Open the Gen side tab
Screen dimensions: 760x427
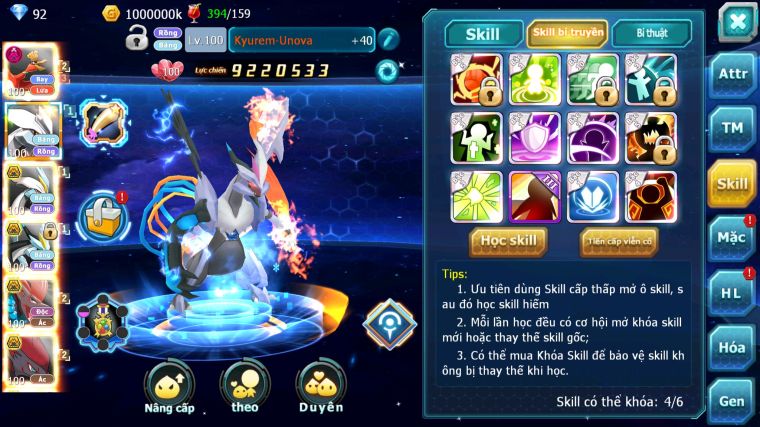point(732,401)
